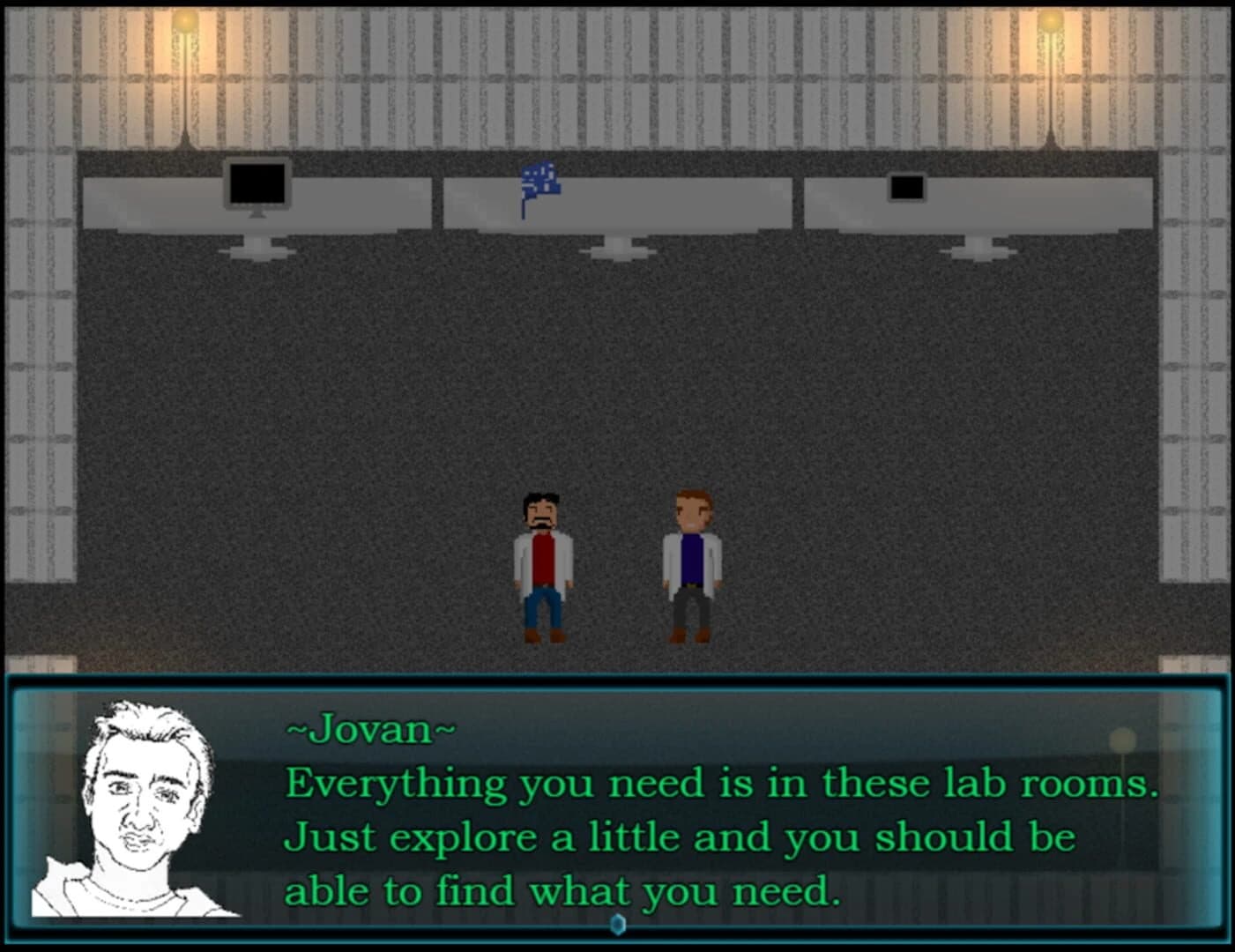The width and height of the screenshot is (1235, 952).
Task: Select the scientist with the red shirt
Action: (541, 564)
